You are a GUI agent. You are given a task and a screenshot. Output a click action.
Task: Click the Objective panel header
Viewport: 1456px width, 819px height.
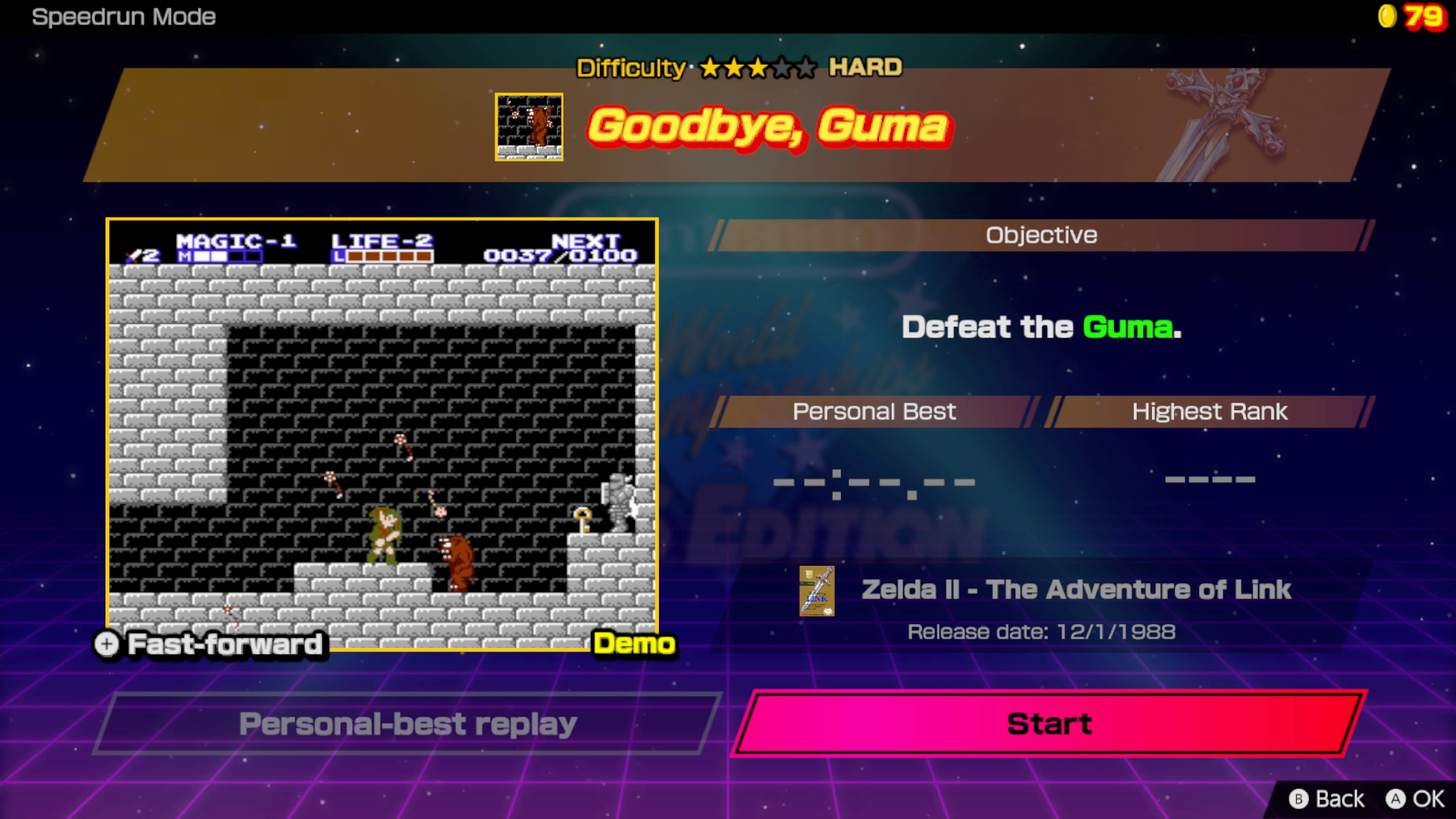1040,235
